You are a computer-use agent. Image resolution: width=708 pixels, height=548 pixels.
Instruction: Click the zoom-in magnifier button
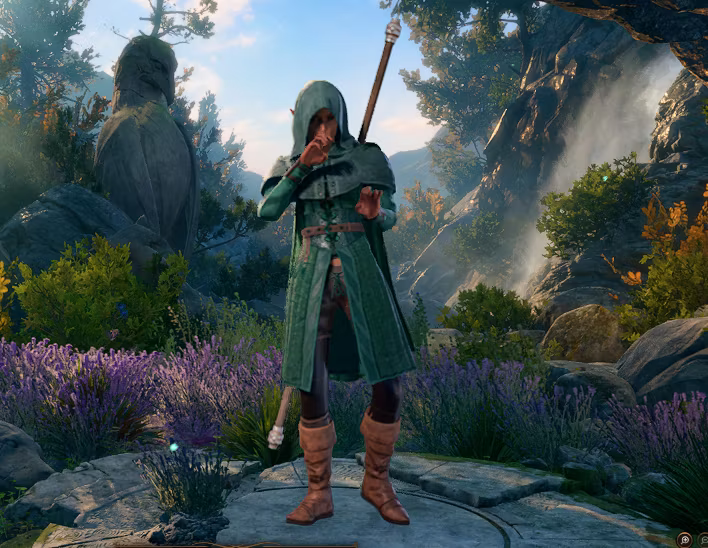[684, 539]
